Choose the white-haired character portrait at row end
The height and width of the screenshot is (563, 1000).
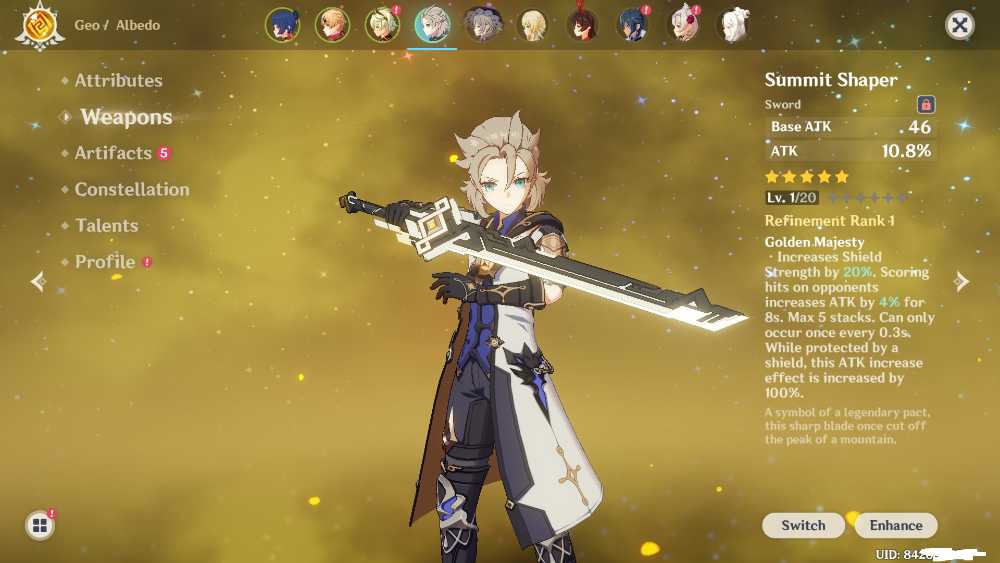735,25
